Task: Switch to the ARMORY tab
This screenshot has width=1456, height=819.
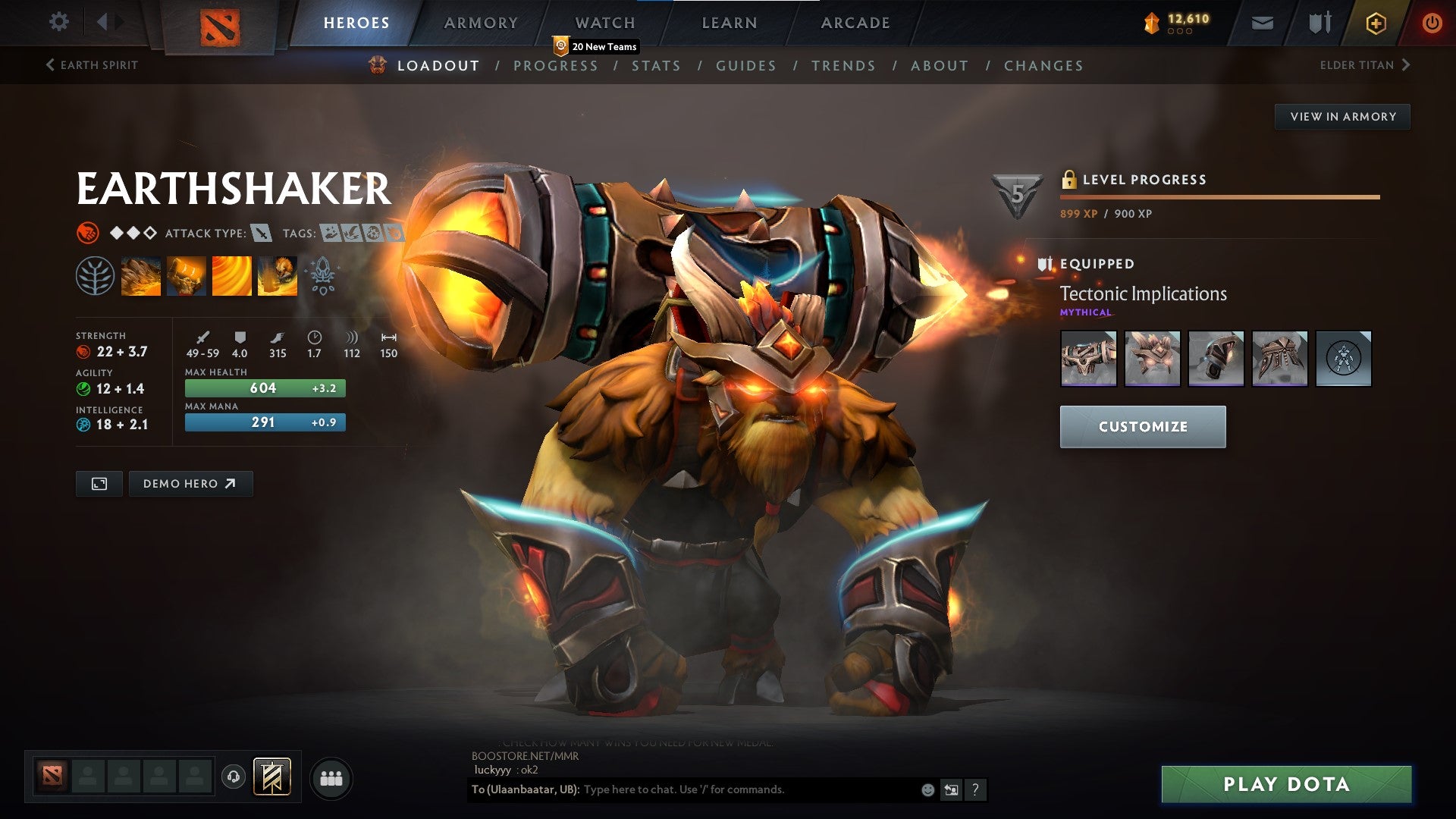Action: coord(482,23)
